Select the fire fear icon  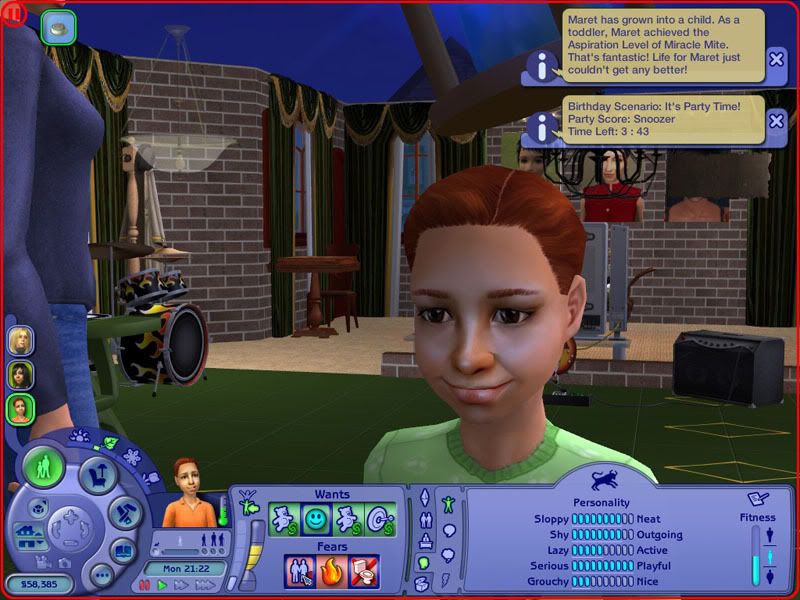click(x=332, y=570)
